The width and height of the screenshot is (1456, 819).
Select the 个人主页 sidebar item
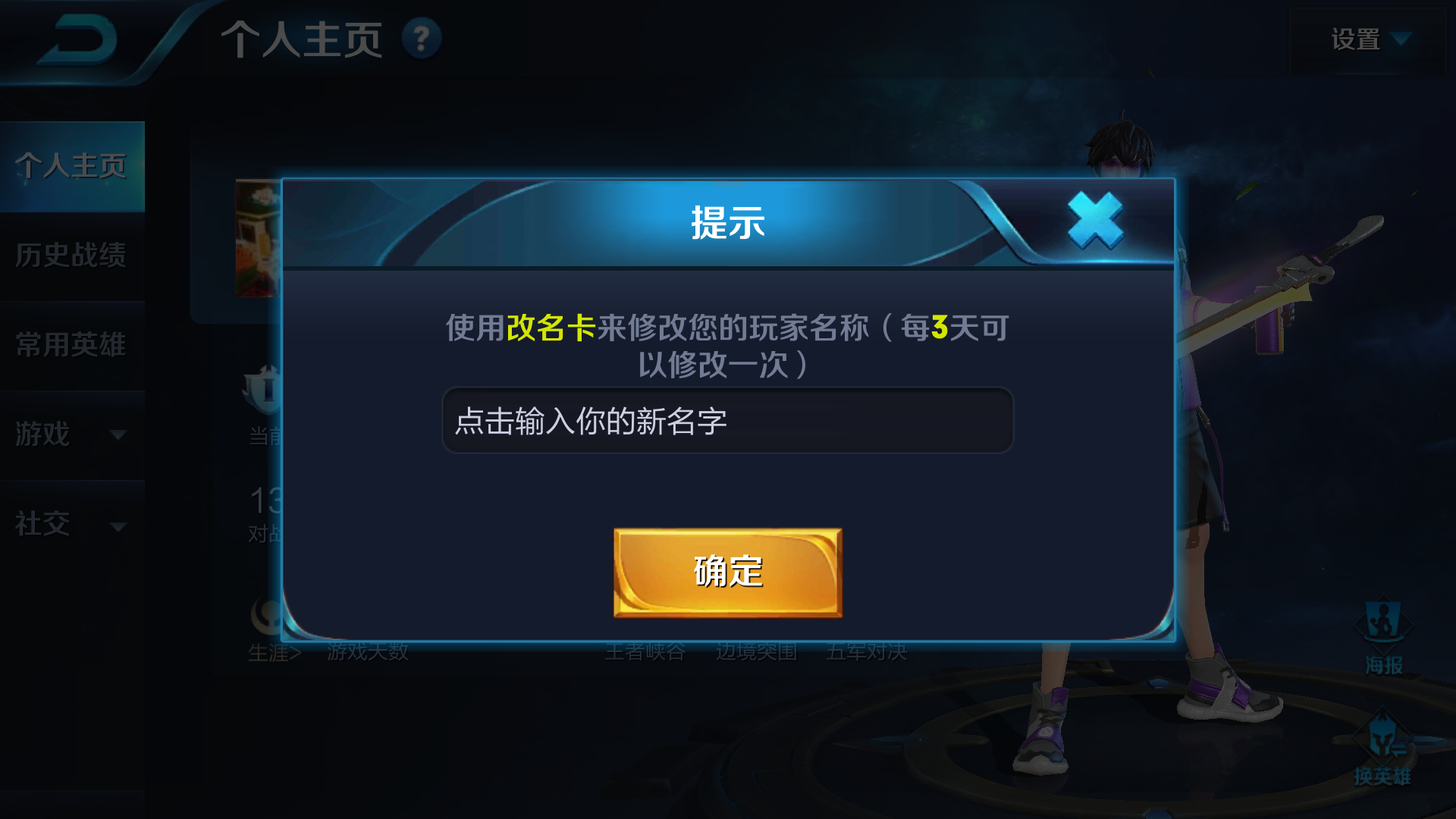(x=72, y=165)
